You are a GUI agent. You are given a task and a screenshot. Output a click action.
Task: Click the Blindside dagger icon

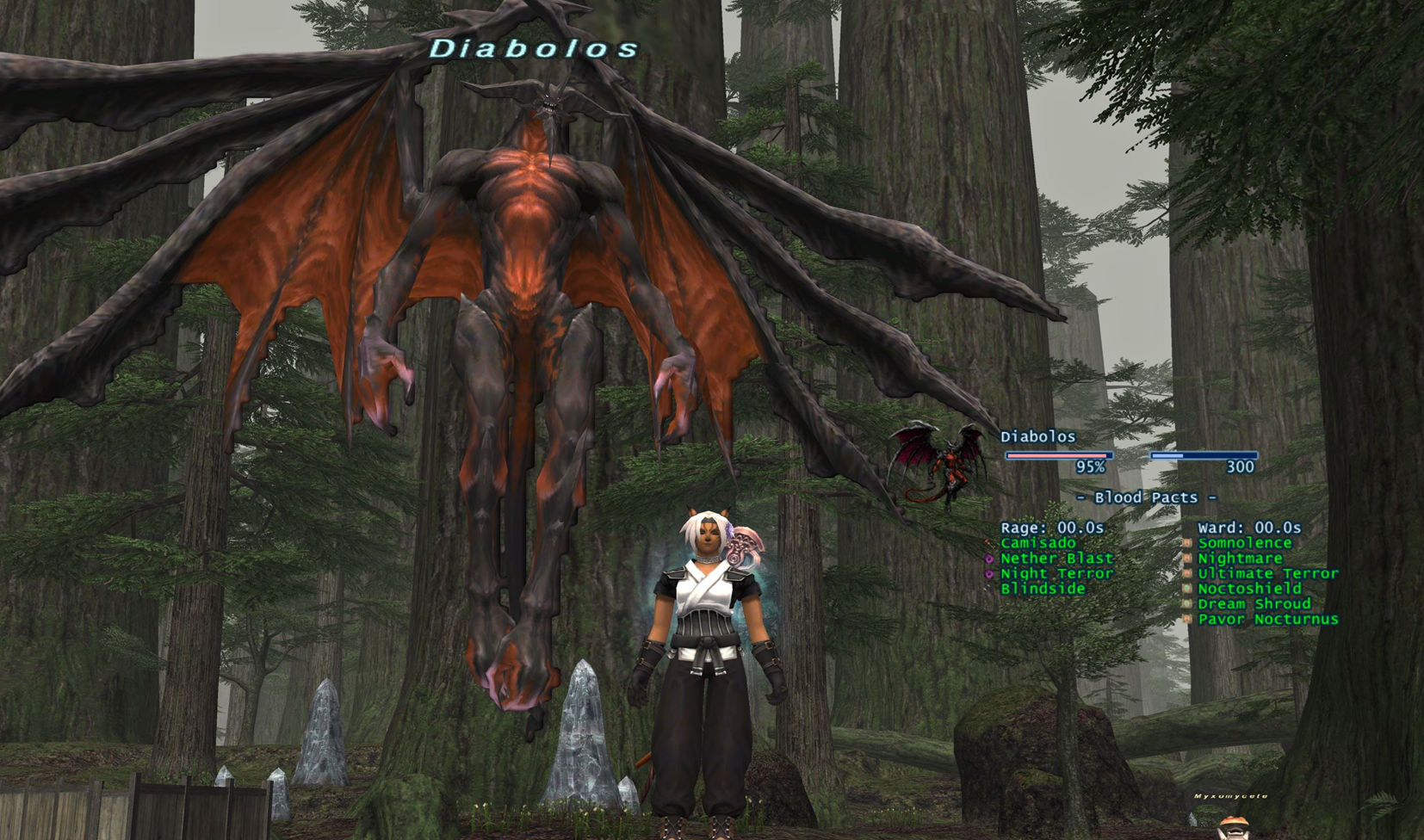tap(987, 589)
